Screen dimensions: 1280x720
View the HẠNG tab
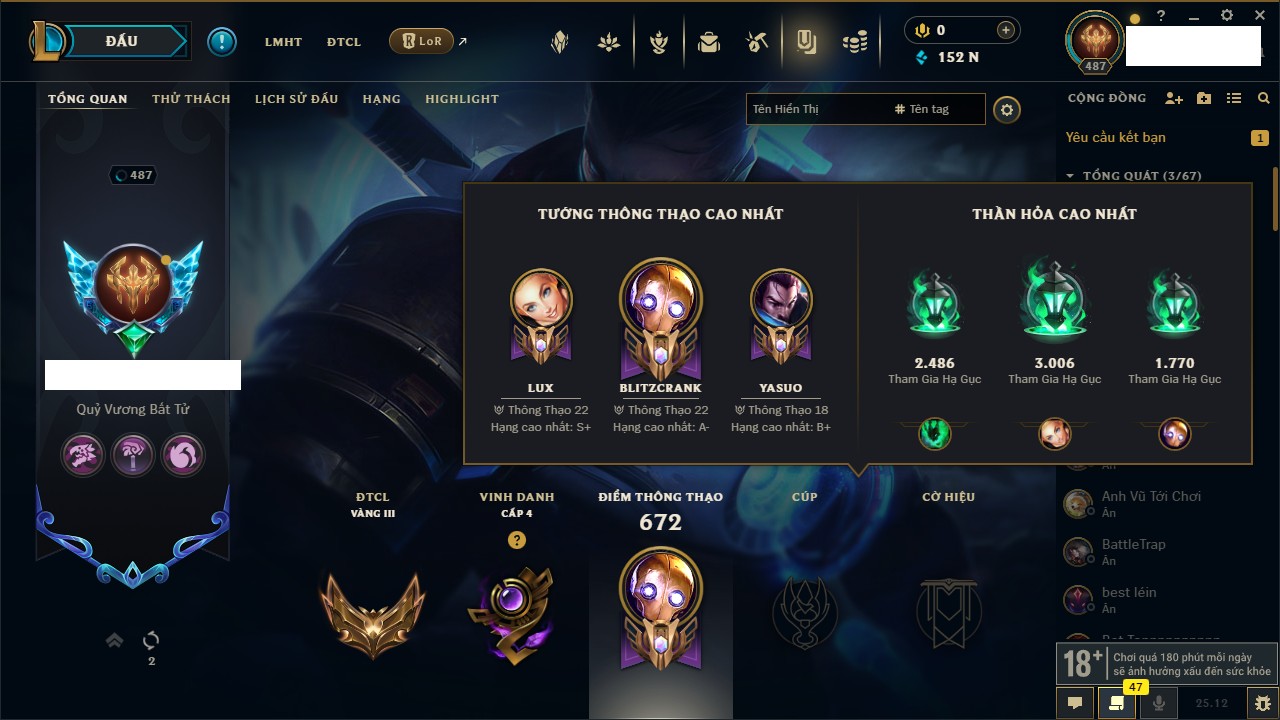[x=381, y=99]
